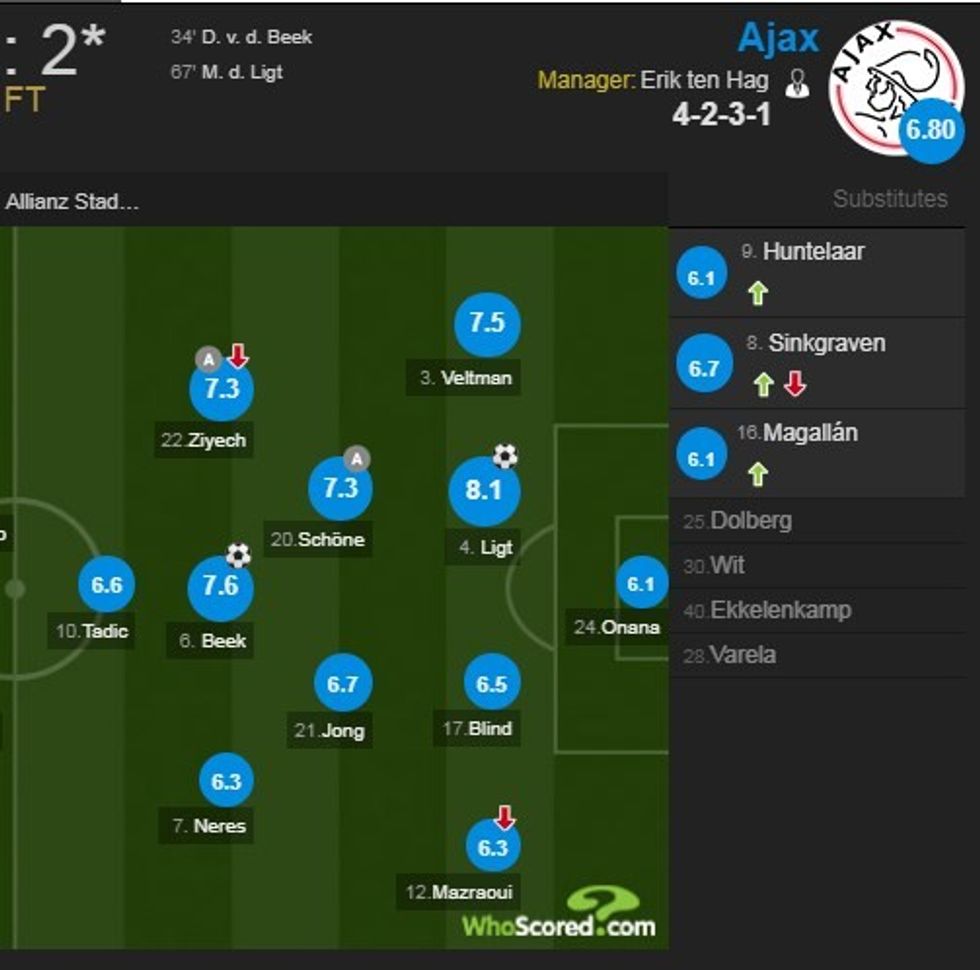Choose Schöne's 7.3 rating marker
Viewport: 980px width, 970px height.
pos(340,488)
